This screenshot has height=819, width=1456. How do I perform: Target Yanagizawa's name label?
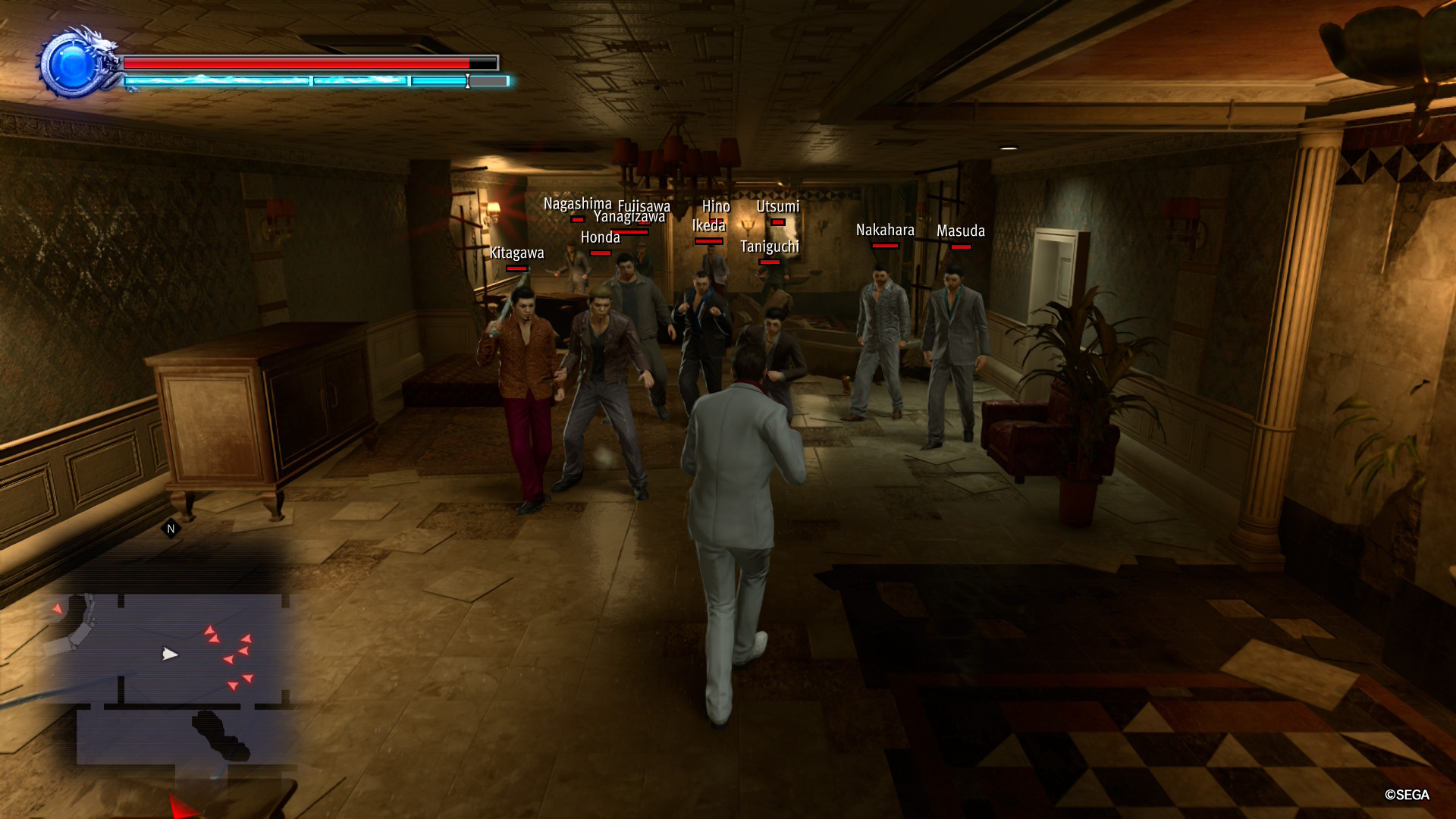630,216
